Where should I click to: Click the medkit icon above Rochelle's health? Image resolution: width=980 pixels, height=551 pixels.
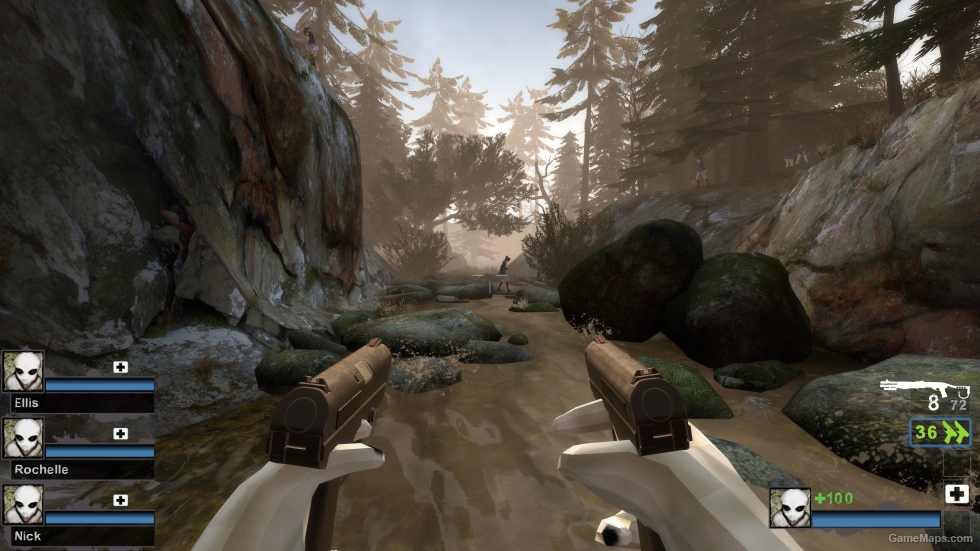(121, 433)
